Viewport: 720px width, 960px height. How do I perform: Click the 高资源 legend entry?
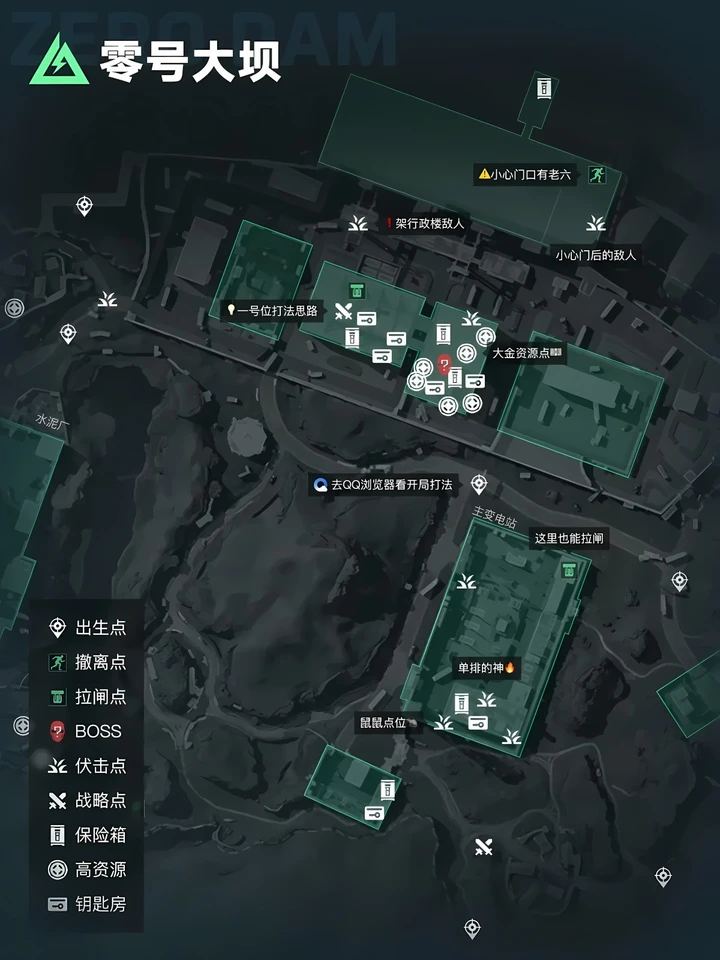[88, 869]
